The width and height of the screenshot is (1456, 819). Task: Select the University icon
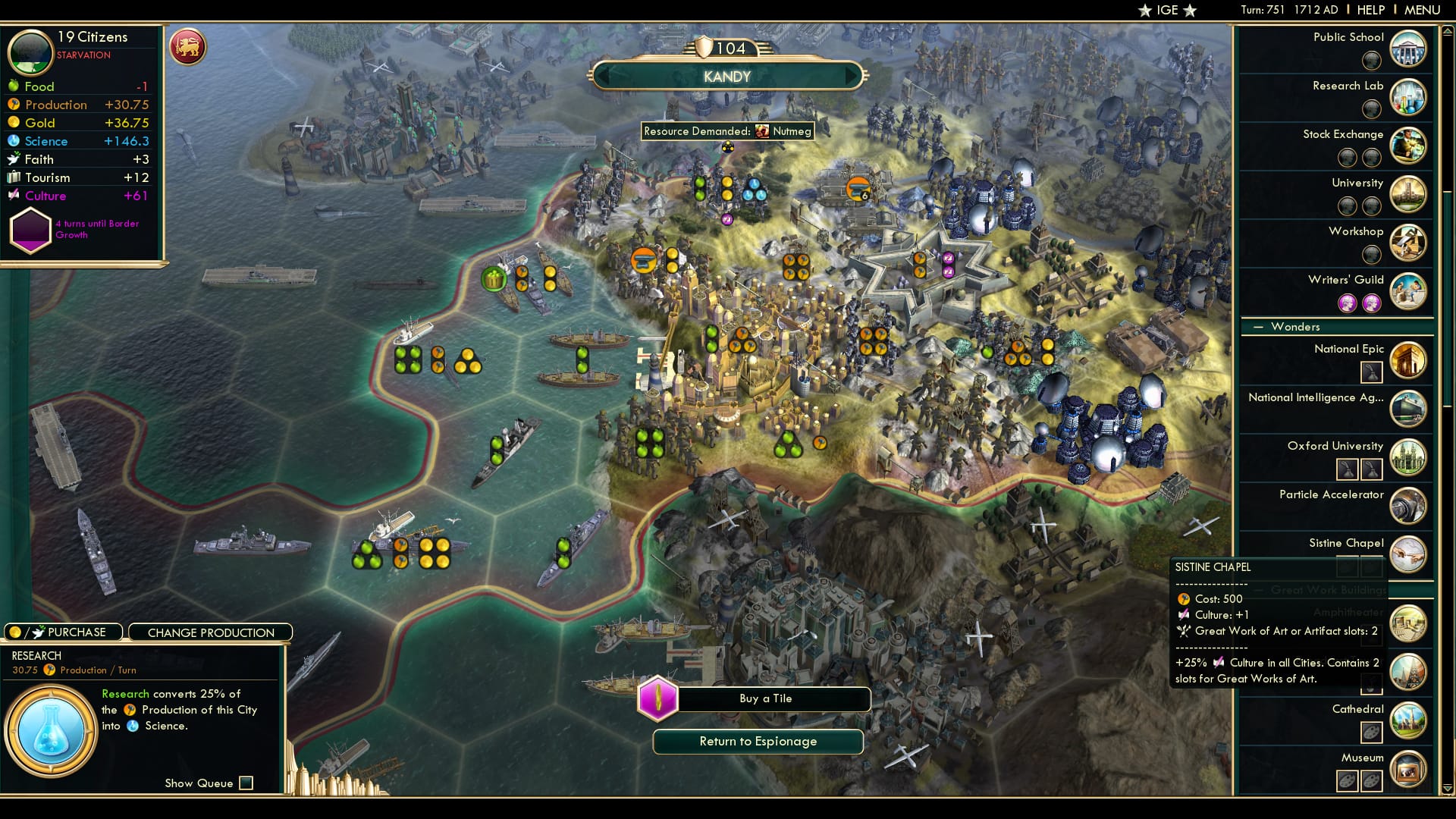1408,194
